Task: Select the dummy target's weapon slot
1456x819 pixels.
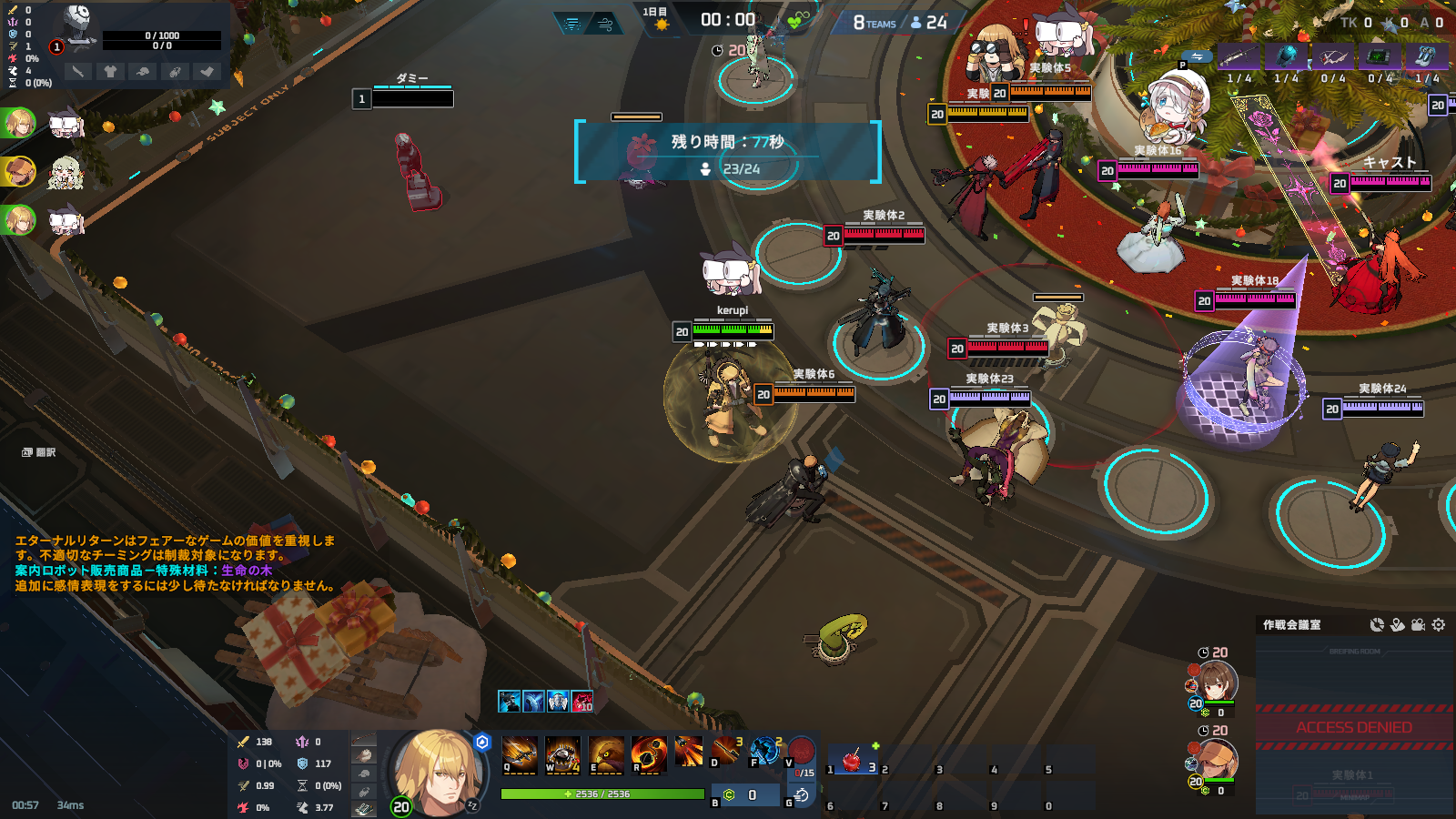Action: (x=78, y=71)
